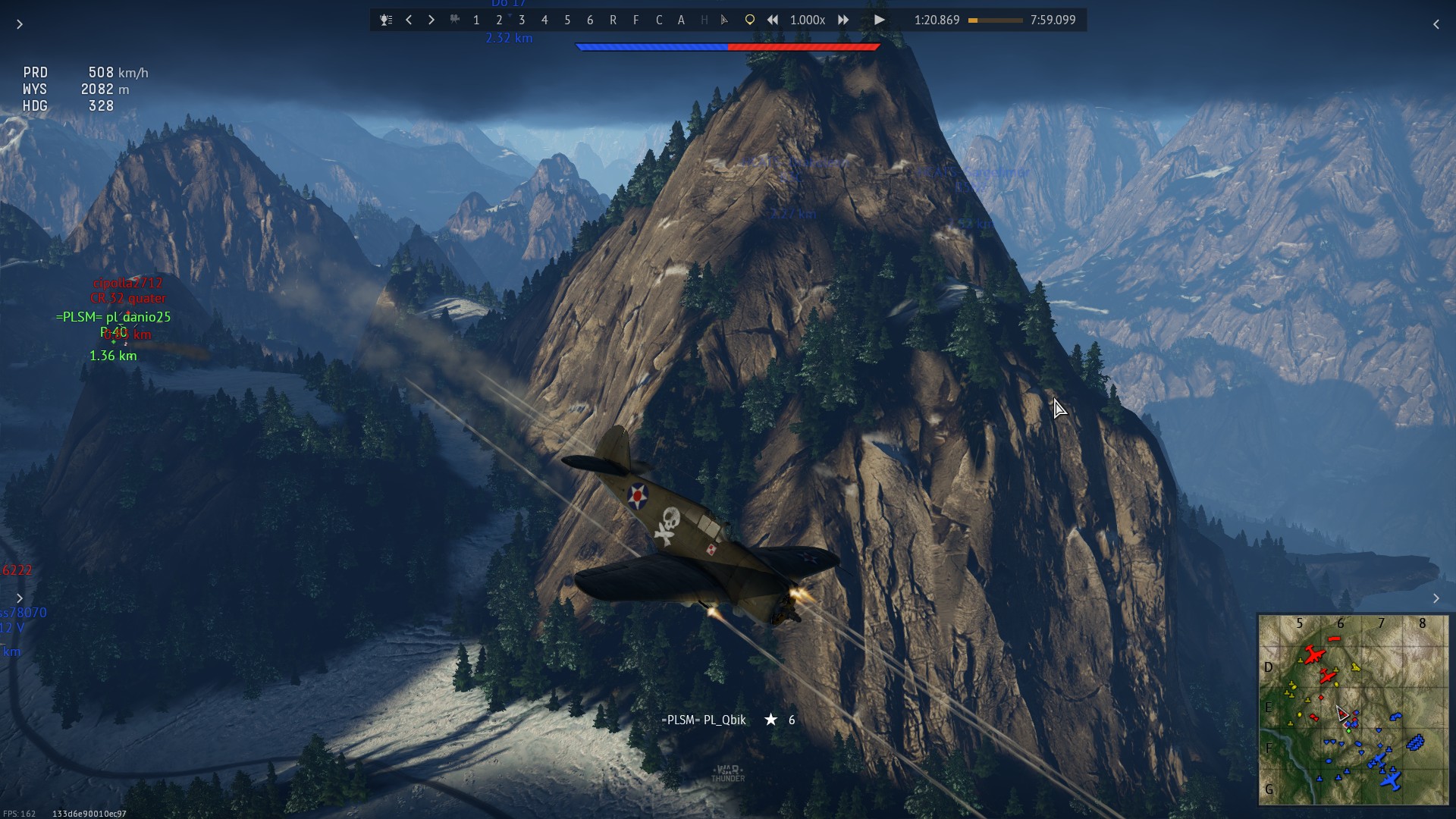Choose the R camera mode
This screenshot has width=1456, height=819.
tap(613, 20)
